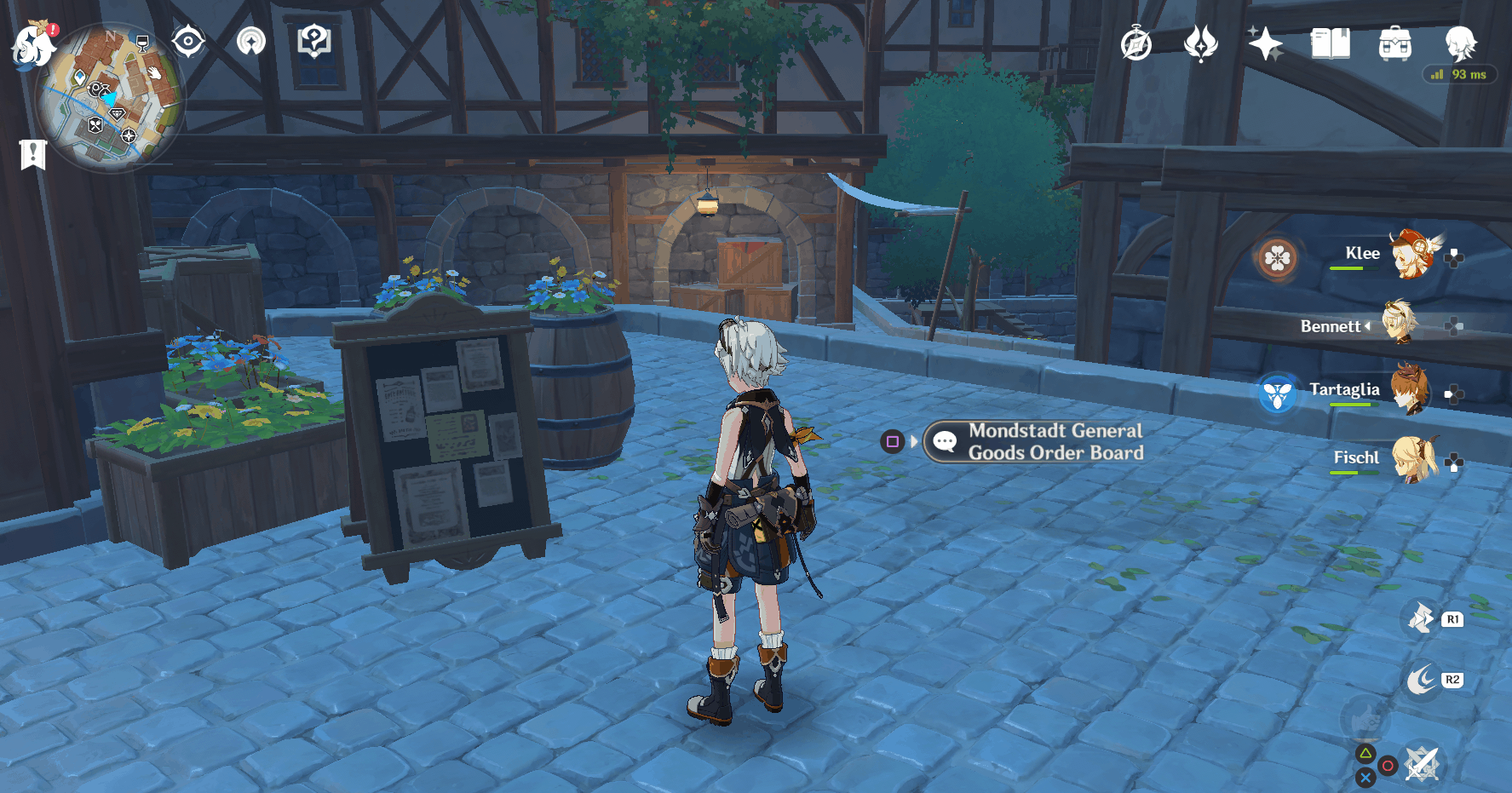
Task: Expand the quest exclamation banner
Action: [x=32, y=154]
